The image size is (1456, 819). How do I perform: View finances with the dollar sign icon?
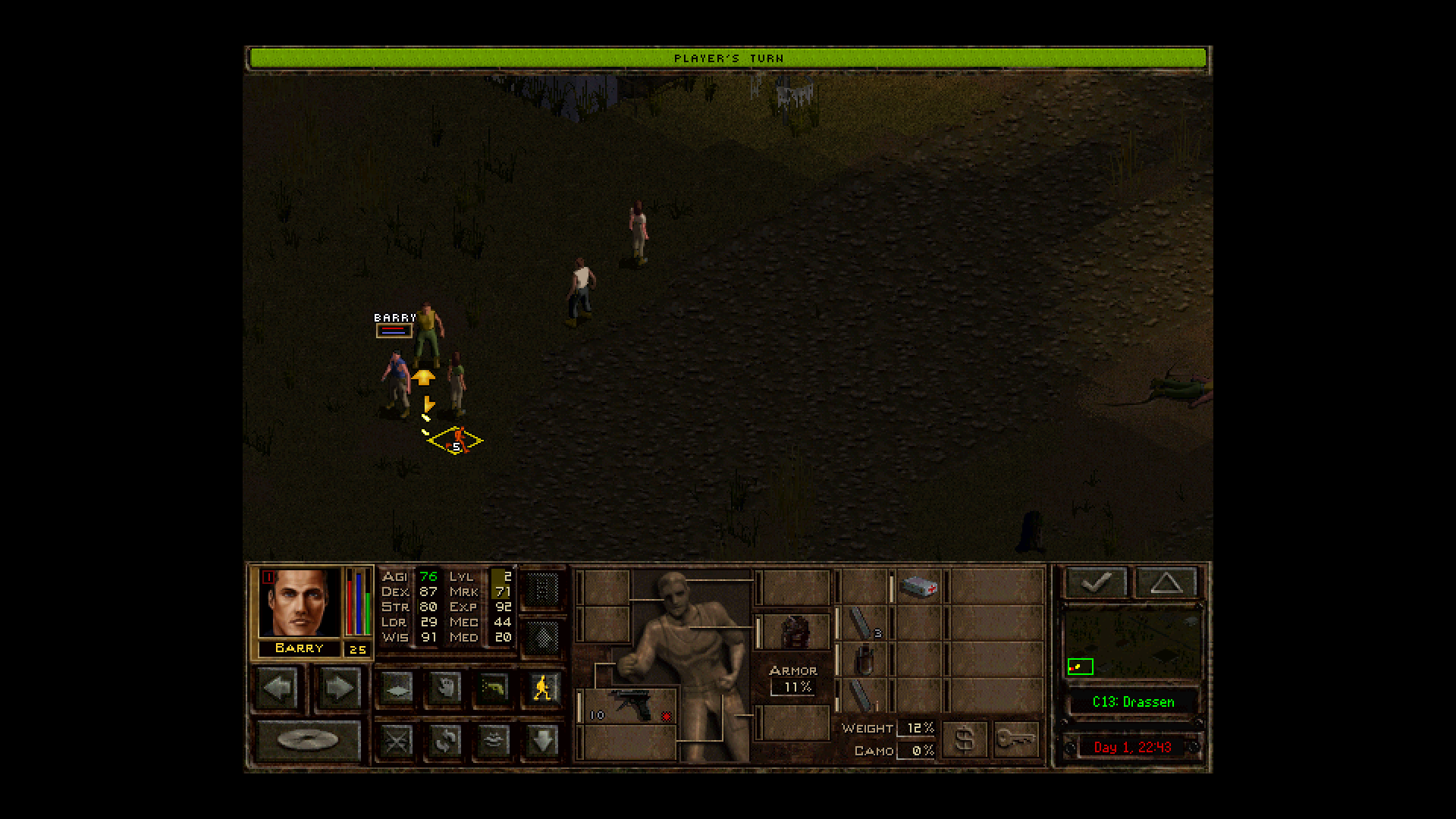coord(965,739)
